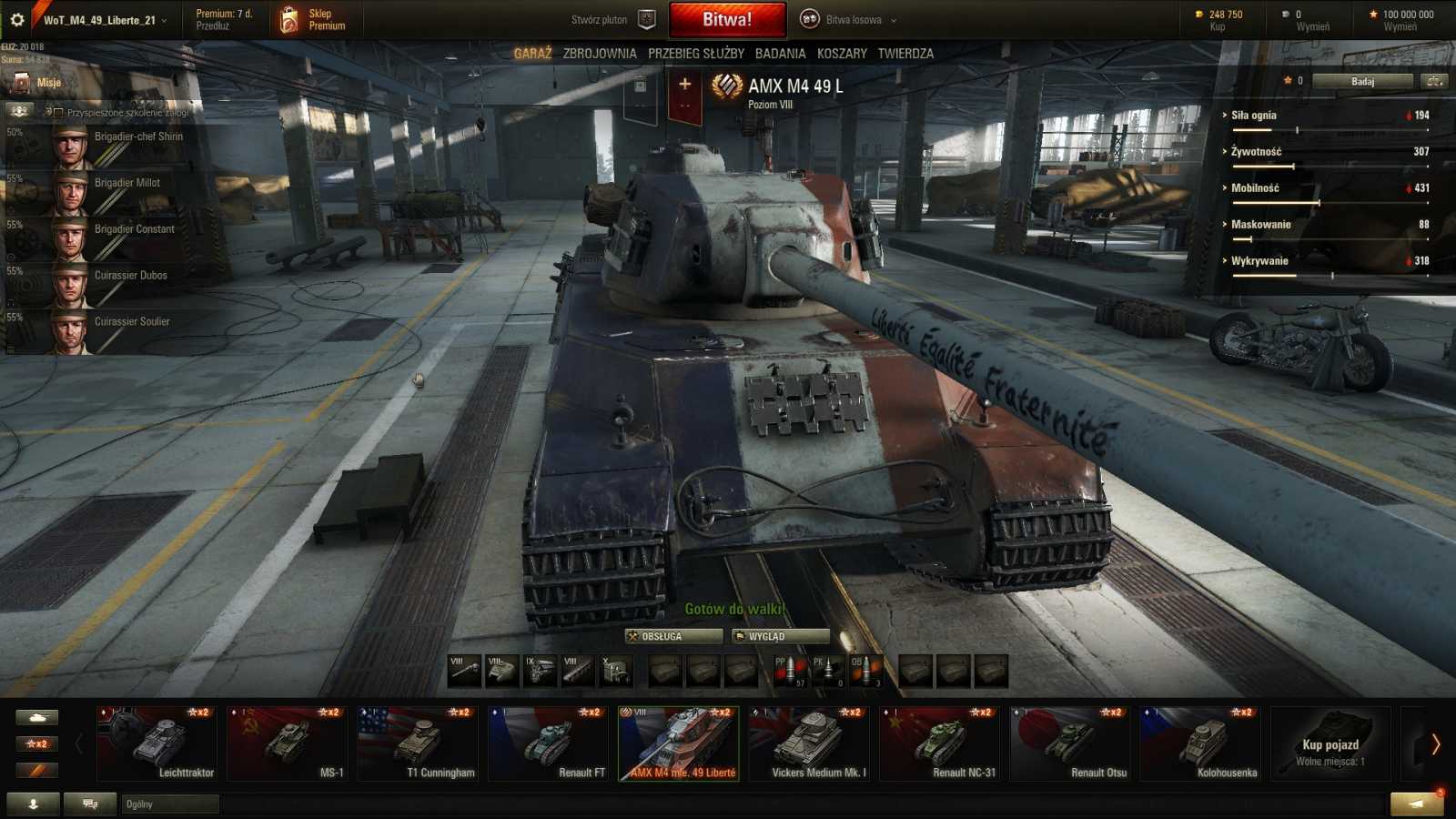
Task: Toggle the tank type carousel filter
Action: click(36, 716)
